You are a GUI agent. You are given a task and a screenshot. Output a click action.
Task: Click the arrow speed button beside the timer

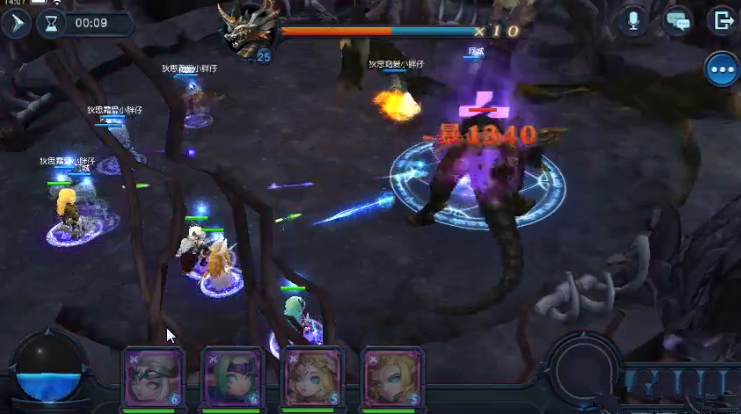tap(16, 23)
